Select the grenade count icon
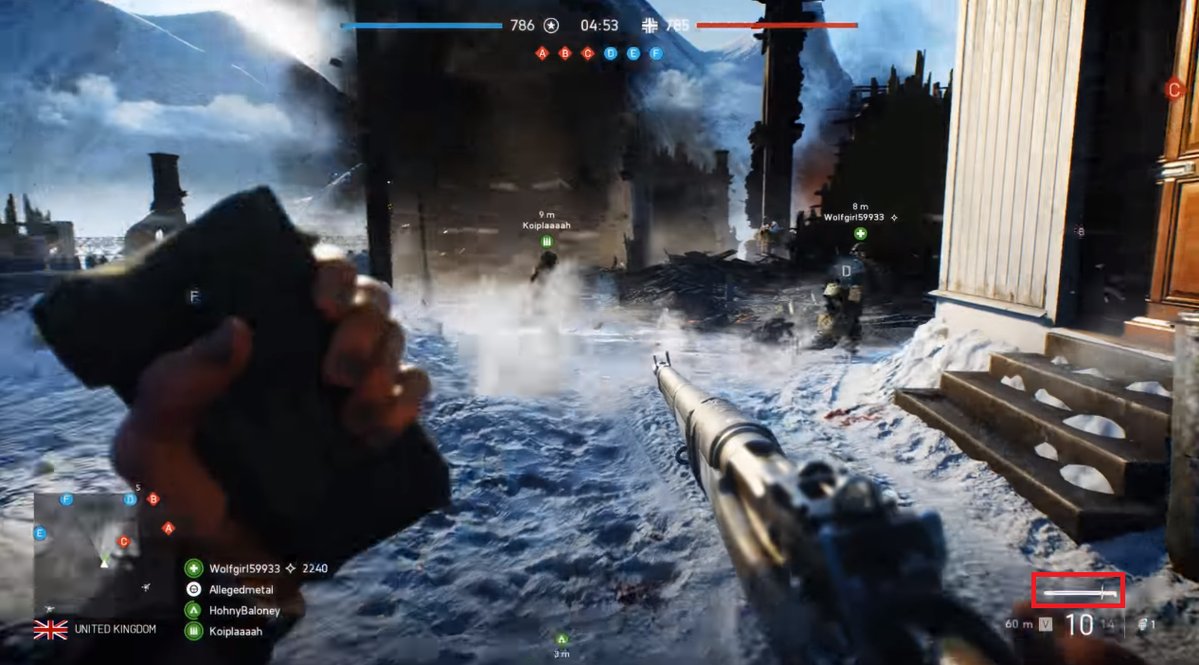The image size is (1199, 665). pos(1146,625)
